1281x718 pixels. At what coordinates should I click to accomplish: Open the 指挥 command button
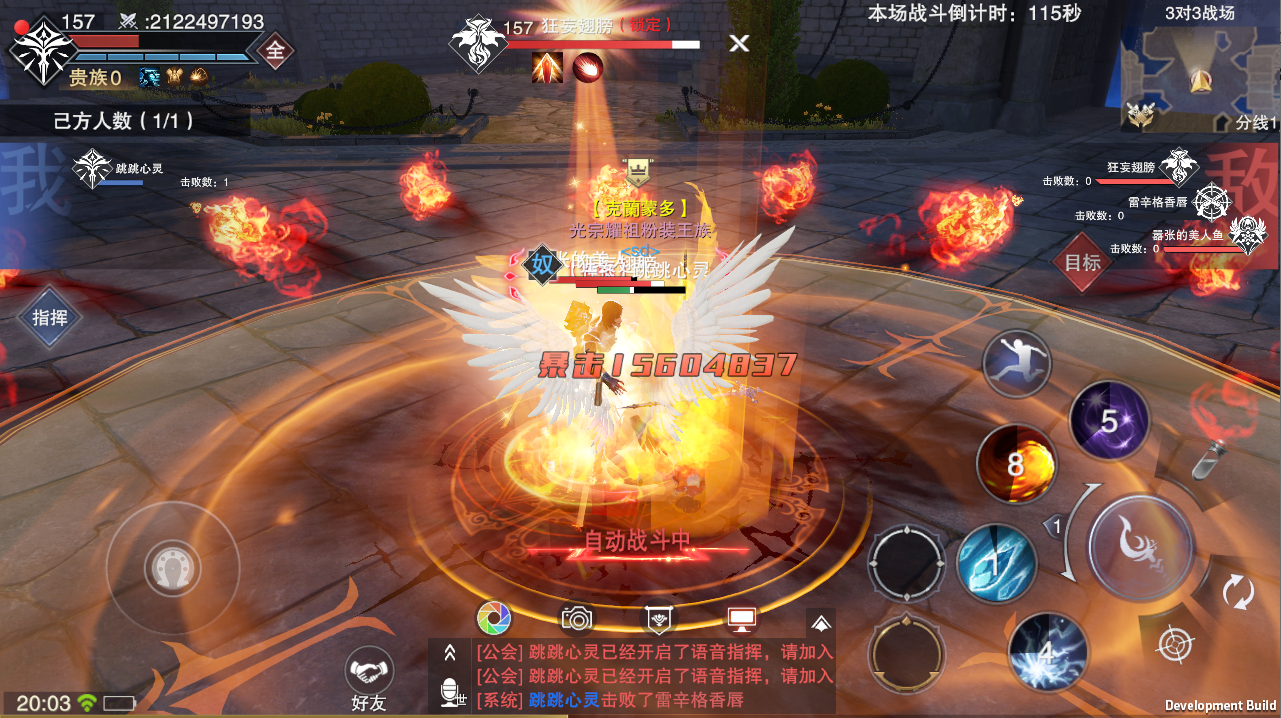[50, 318]
